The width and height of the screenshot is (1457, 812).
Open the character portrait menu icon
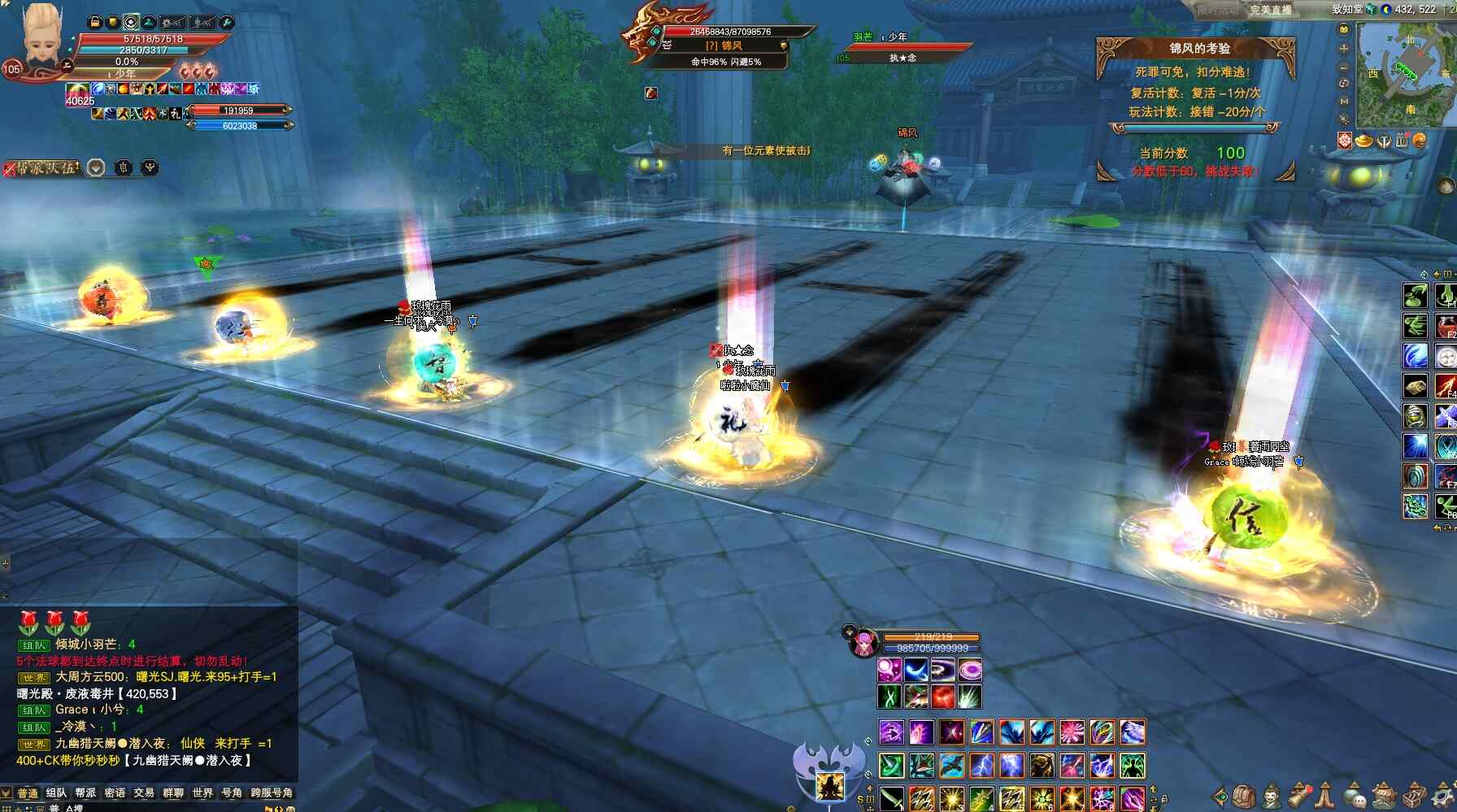tap(1271, 794)
